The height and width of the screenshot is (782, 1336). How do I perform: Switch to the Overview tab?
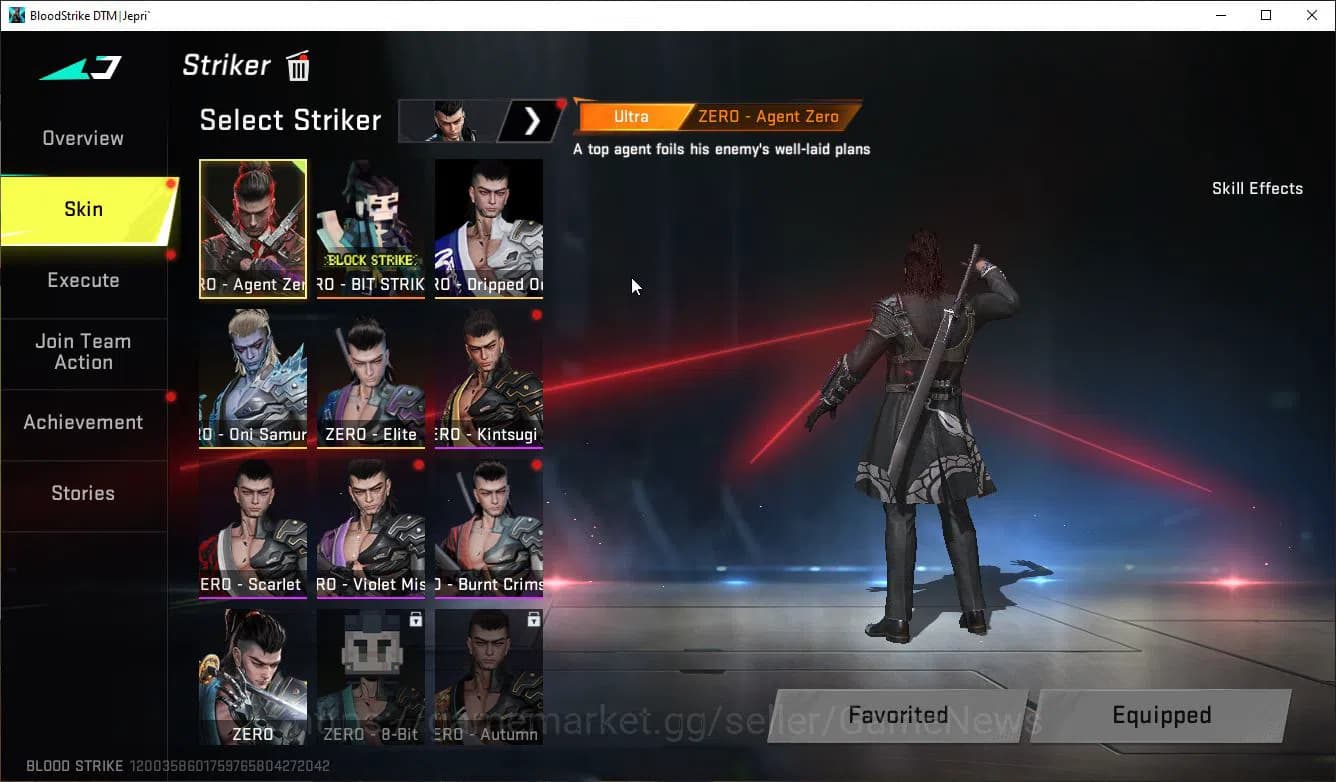point(82,138)
